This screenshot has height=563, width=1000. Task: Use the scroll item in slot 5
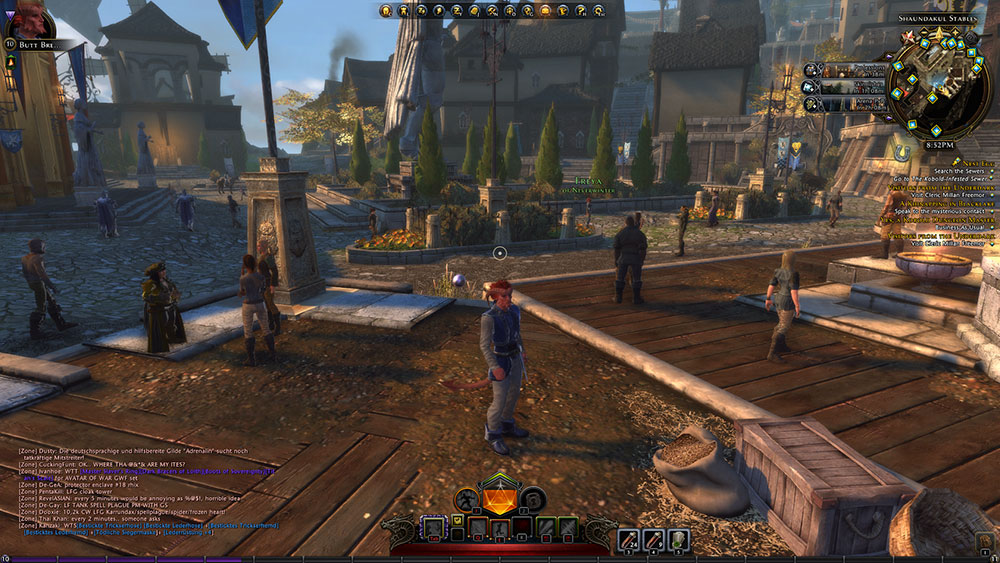(x=678, y=540)
